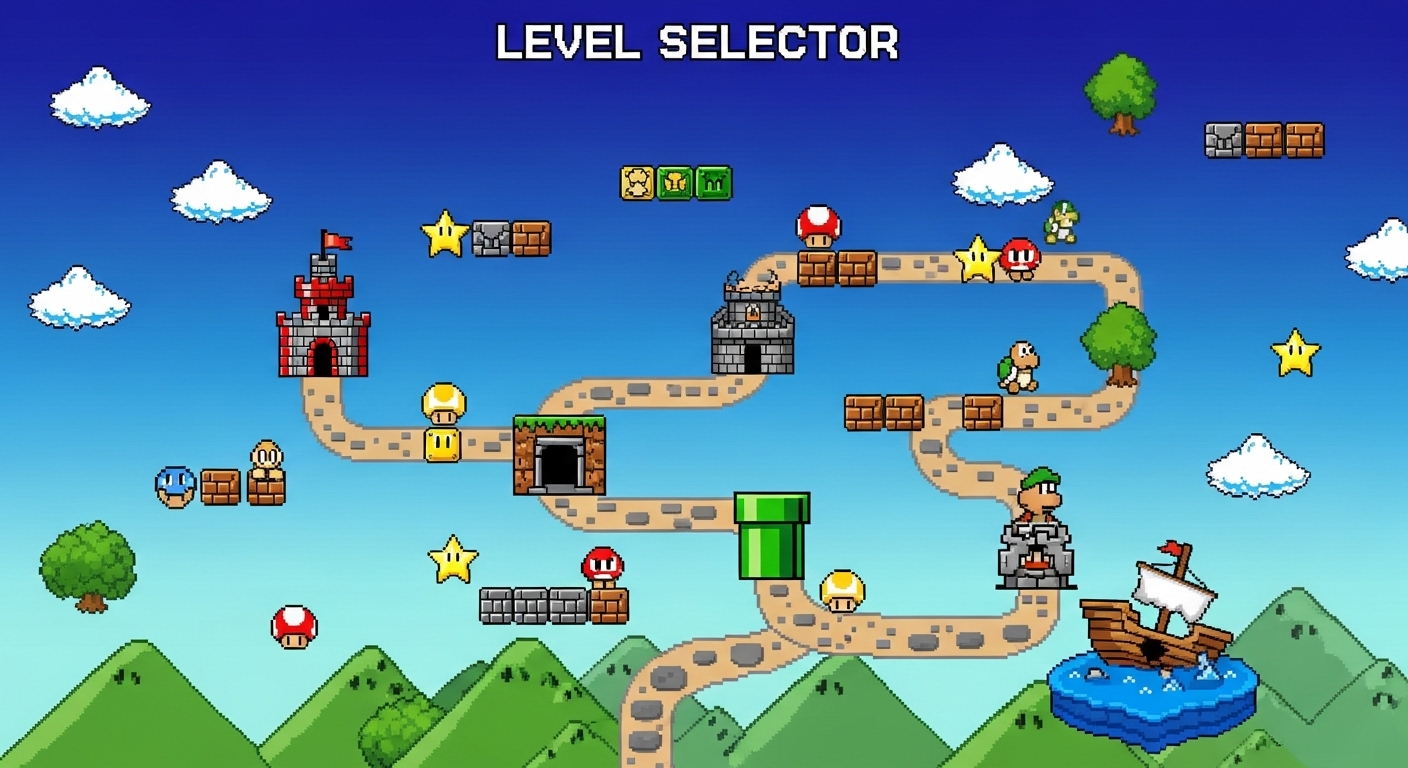Choose the gray stone face fortress level

tap(1035, 555)
